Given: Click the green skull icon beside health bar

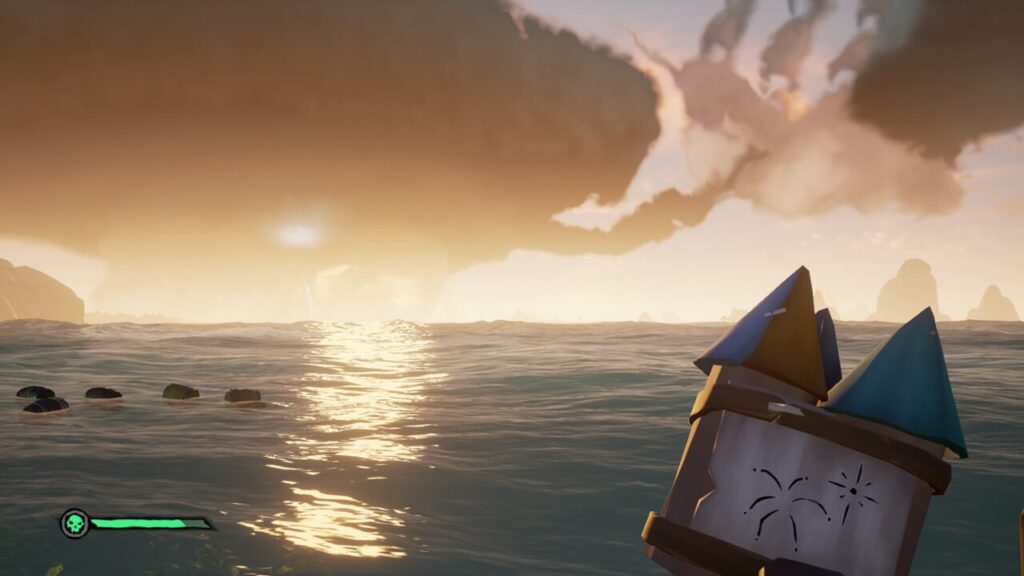Looking at the screenshot, I should pyautogui.click(x=74, y=523).
